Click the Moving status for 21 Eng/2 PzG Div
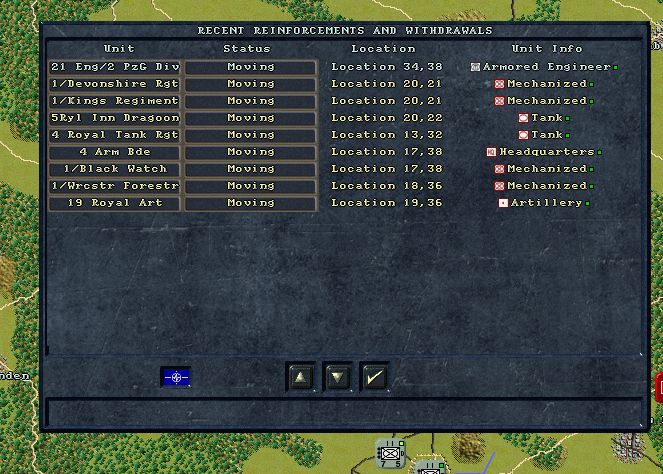 click(x=250, y=67)
